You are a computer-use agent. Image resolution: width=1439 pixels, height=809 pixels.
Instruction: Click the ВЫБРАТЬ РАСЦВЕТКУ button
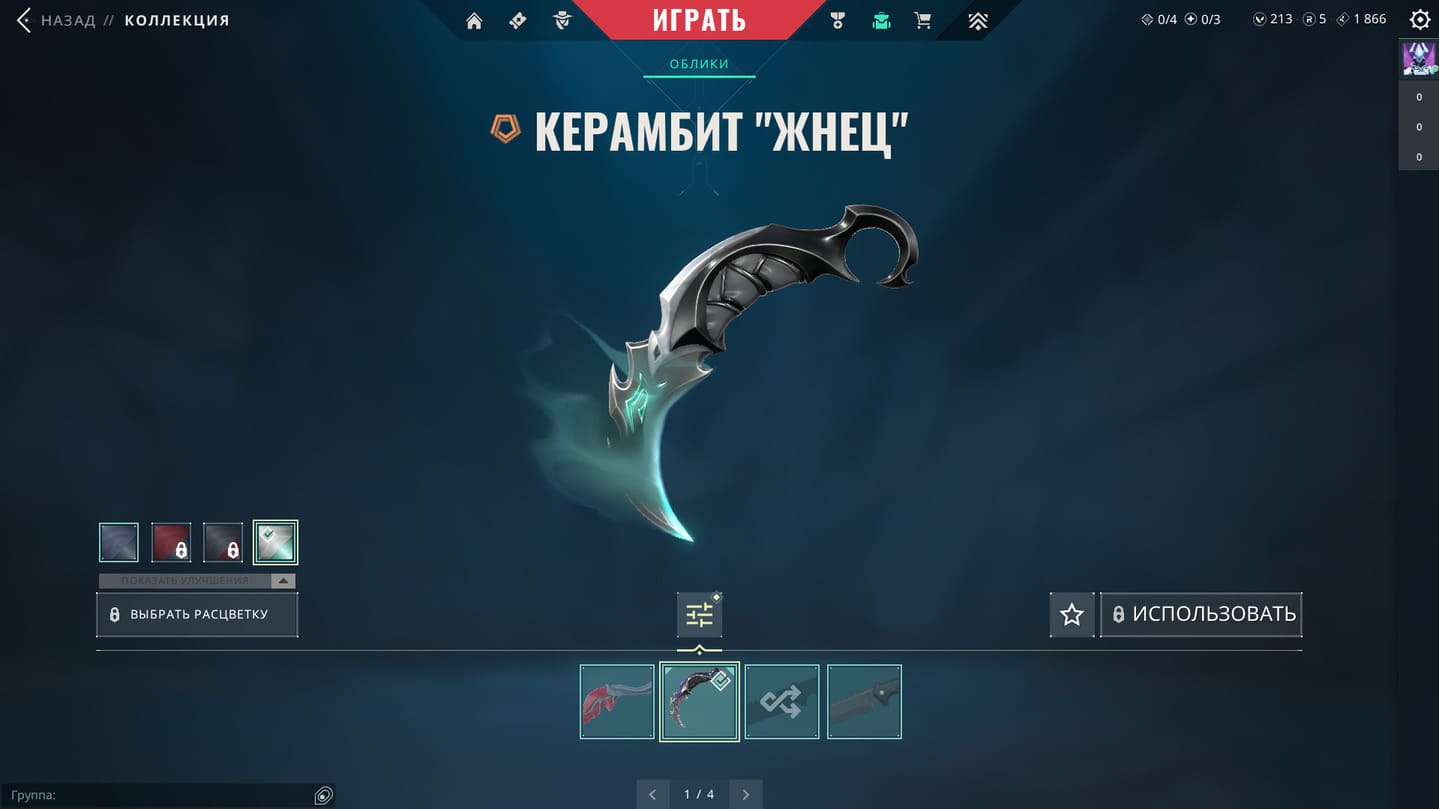click(x=197, y=615)
